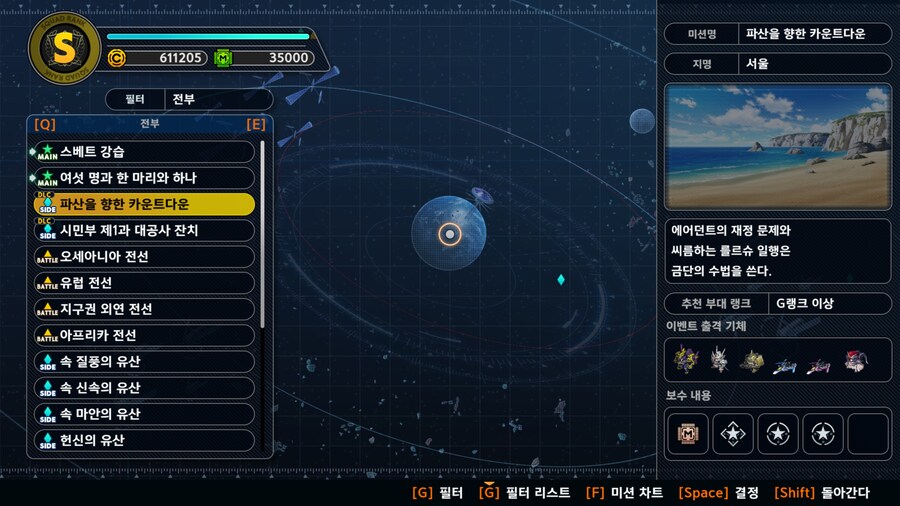Select the 스베트 강습 main mission

(x=145, y=152)
